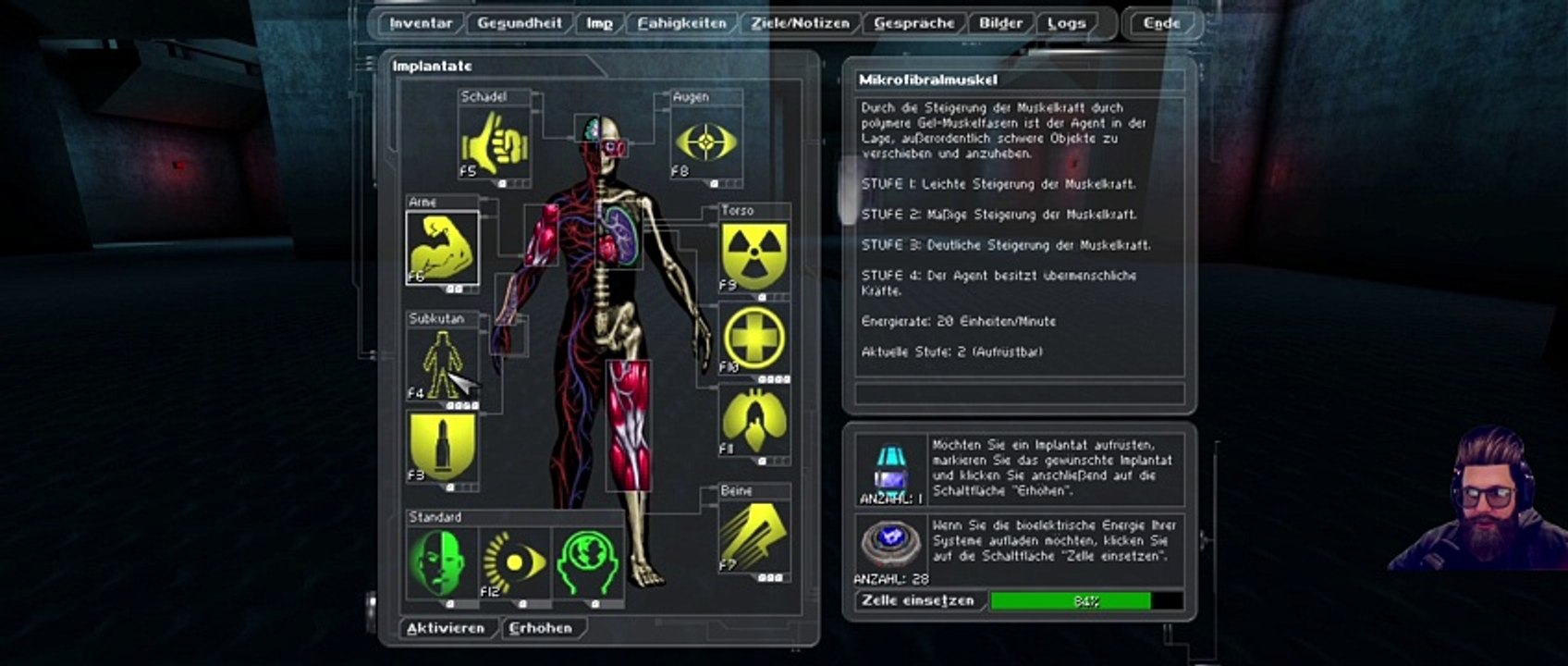Image resolution: width=1568 pixels, height=666 pixels.
Task: Close the screen with Ende
Action: pos(1161,24)
